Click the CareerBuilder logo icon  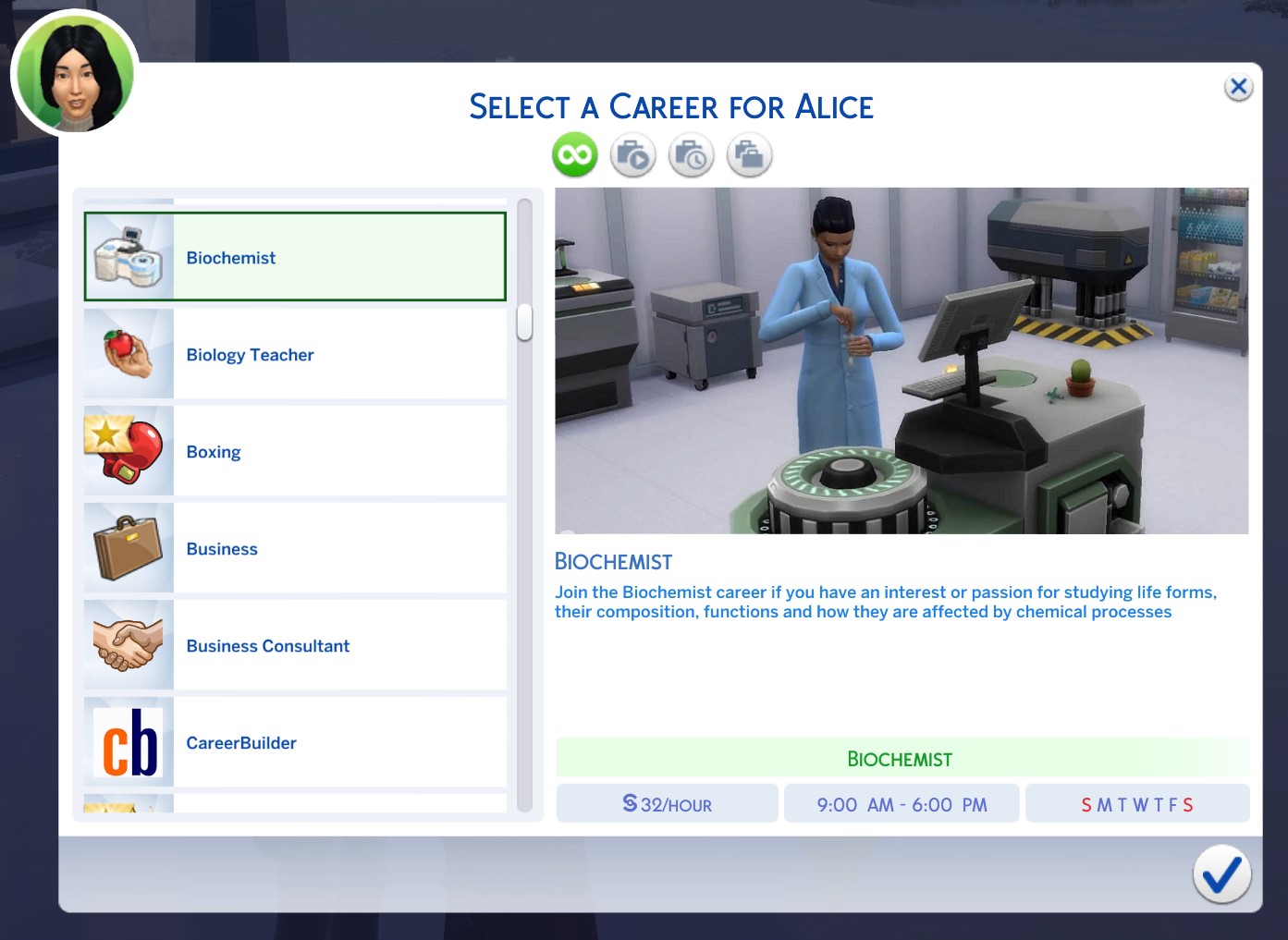pos(128,742)
